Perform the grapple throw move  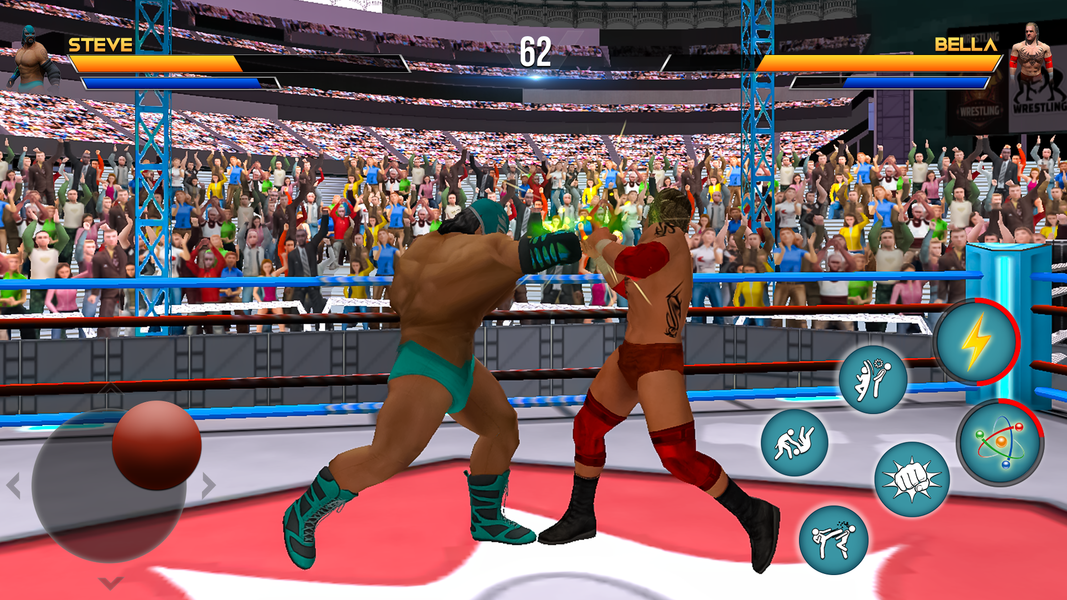point(794,442)
